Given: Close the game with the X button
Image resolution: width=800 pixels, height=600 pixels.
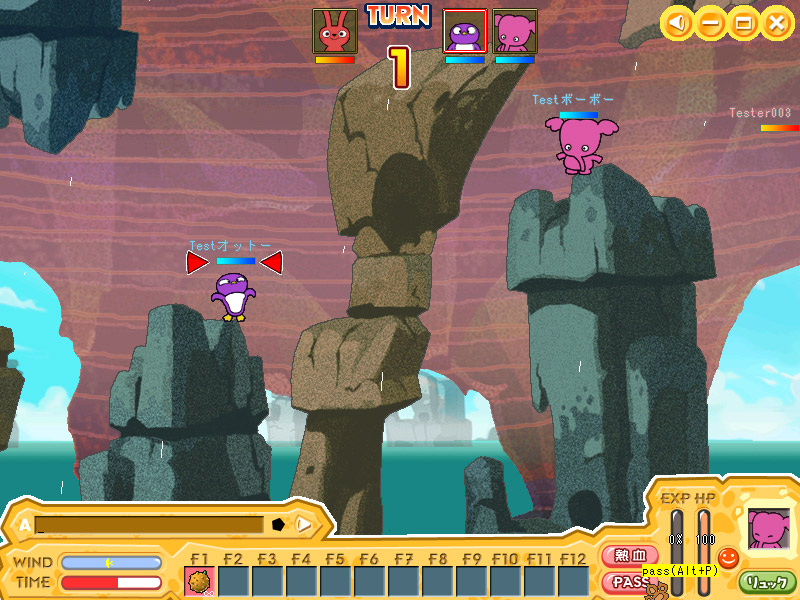Looking at the screenshot, I should click(775, 22).
